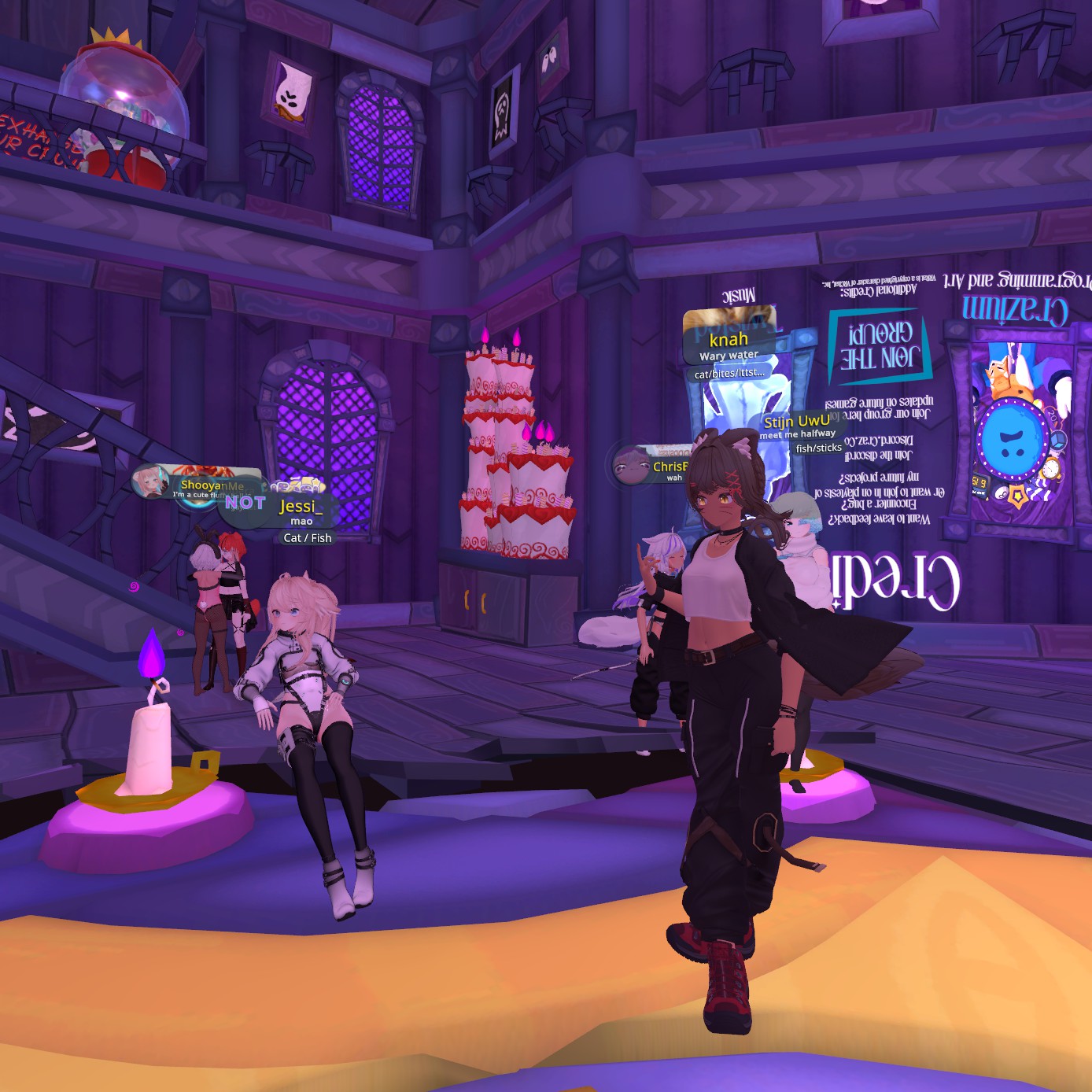Choose the Jessi_ player nameplate
The image size is (1092, 1092).
(301, 507)
